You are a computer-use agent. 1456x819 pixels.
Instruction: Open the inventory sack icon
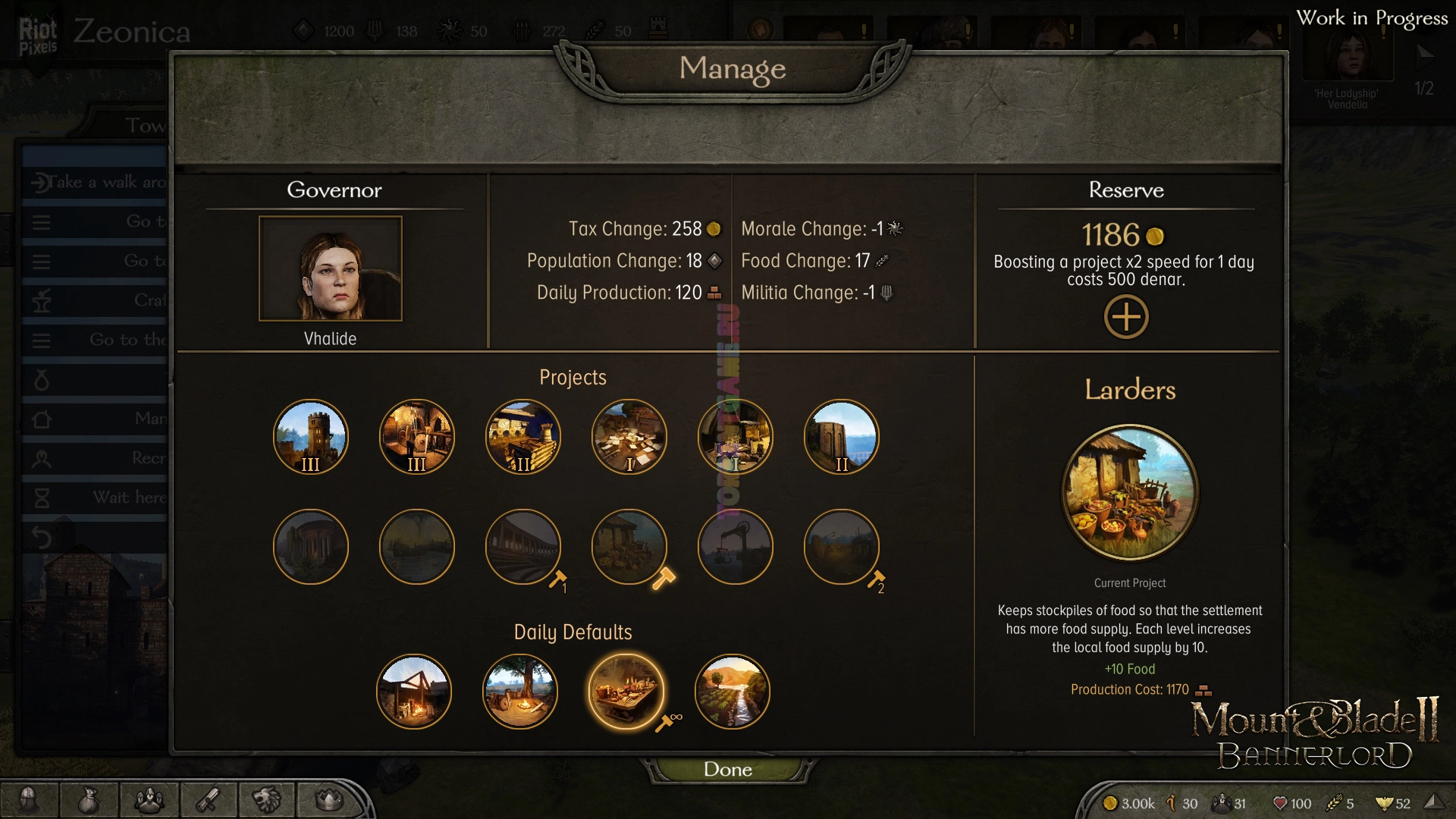tap(89, 799)
